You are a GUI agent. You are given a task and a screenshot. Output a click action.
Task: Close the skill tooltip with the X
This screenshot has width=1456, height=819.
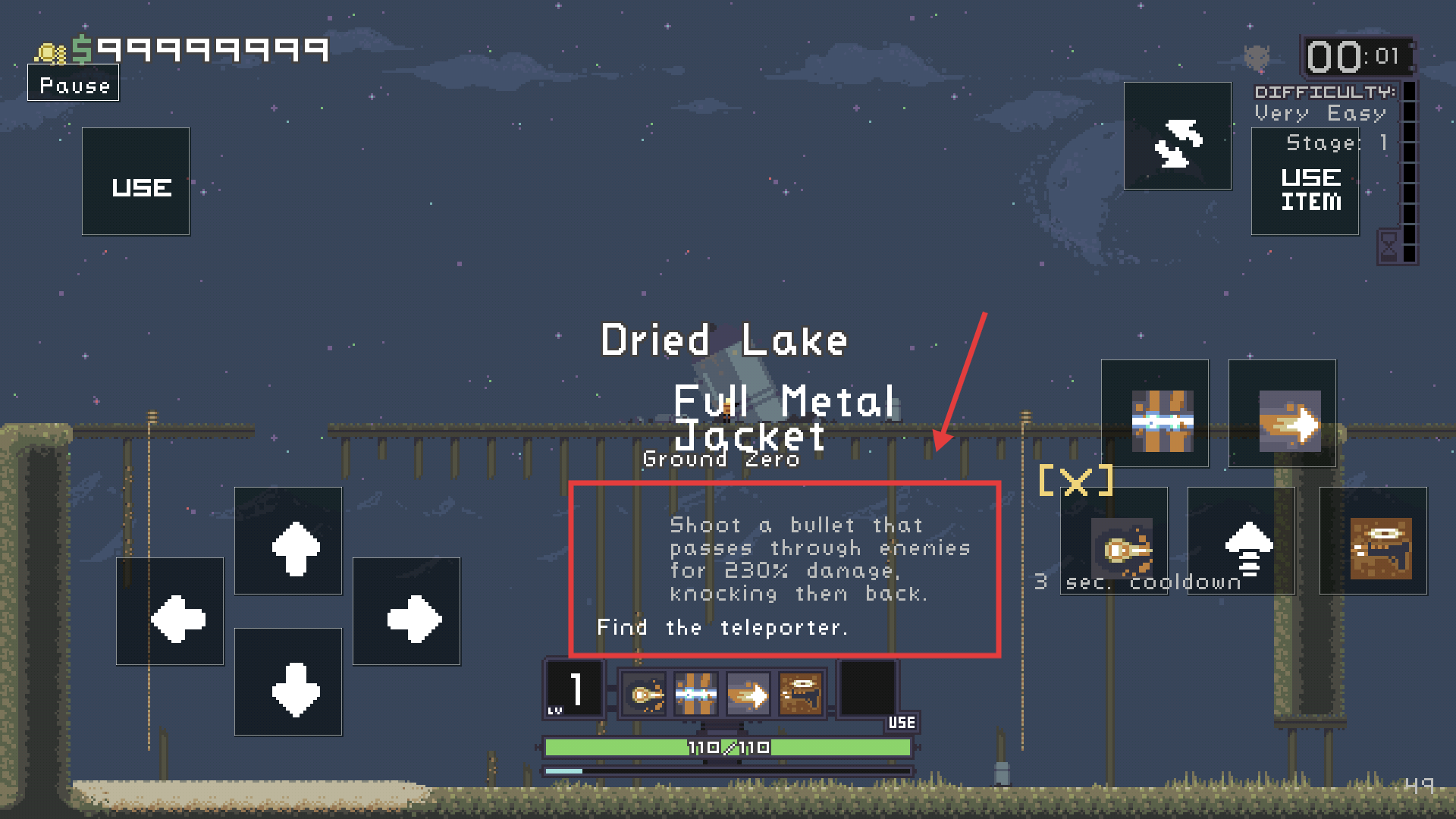[x=1075, y=481]
